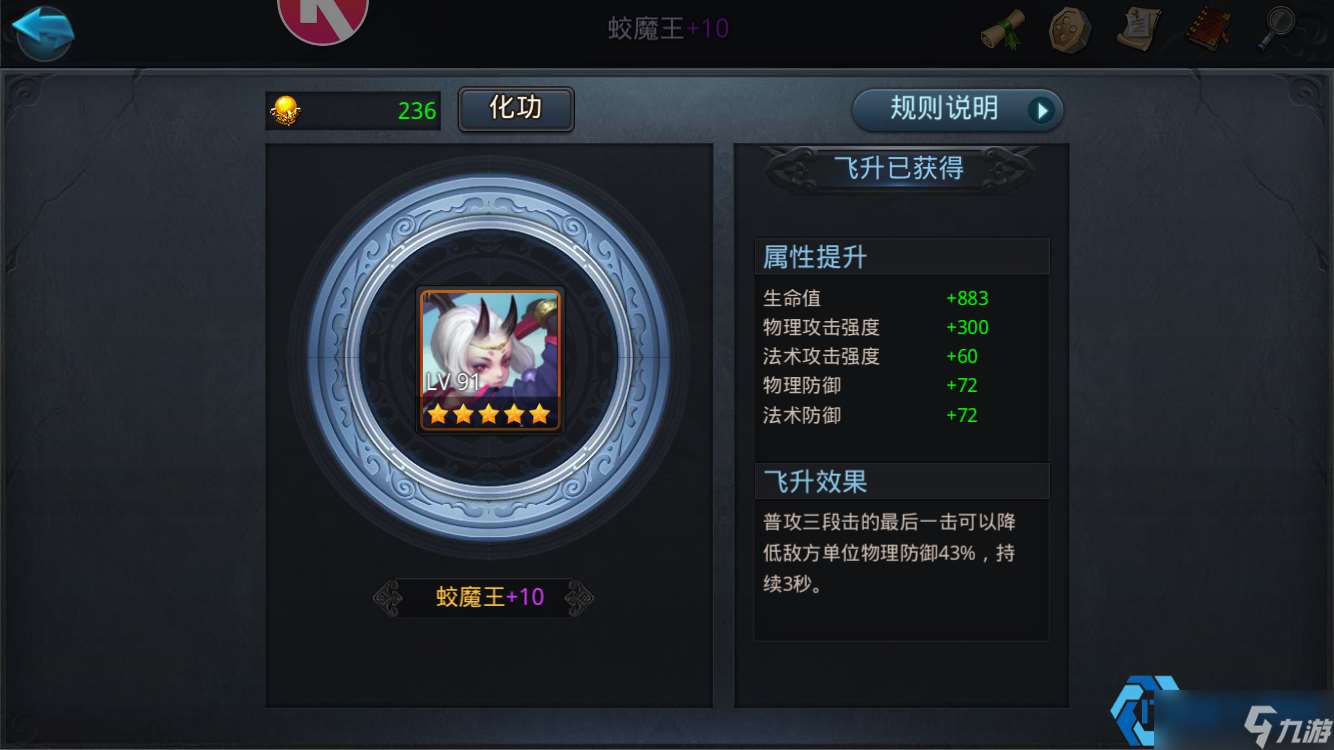
Task: Open the rune stone icon near top right
Action: [x=1069, y=30]
